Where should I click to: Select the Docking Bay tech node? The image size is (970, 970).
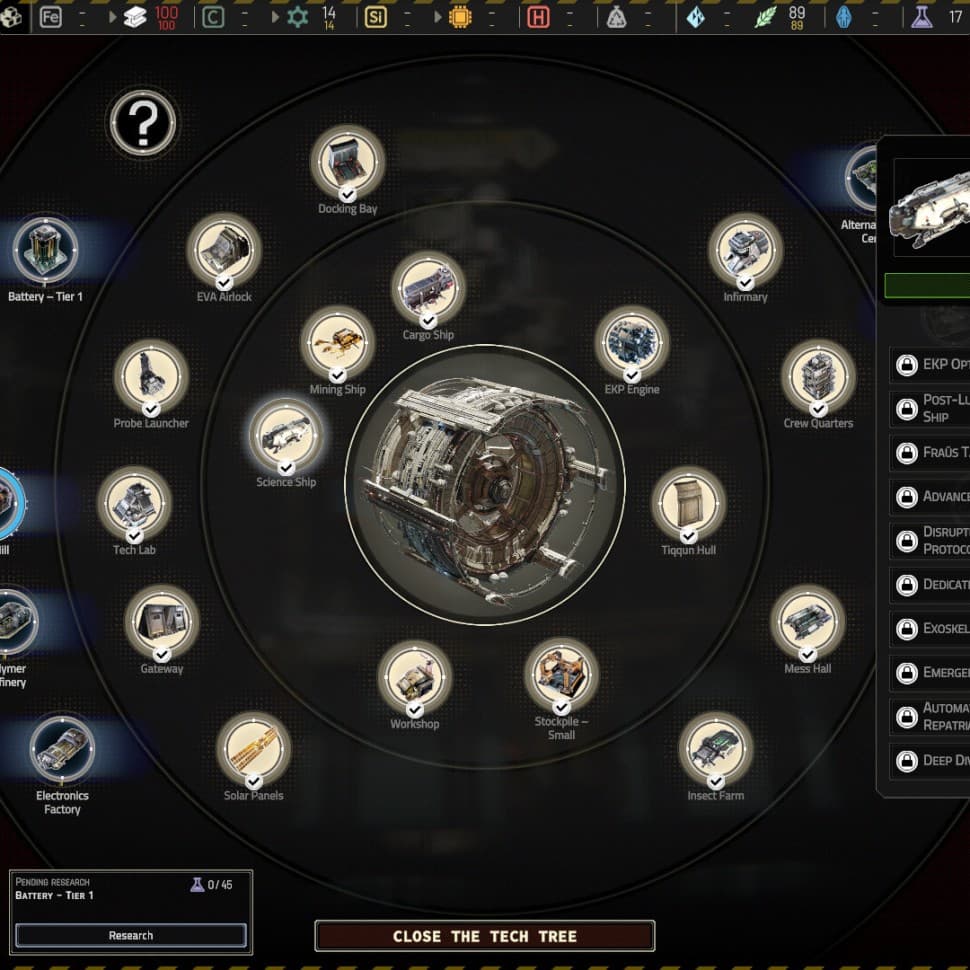(x=347, y=161)
